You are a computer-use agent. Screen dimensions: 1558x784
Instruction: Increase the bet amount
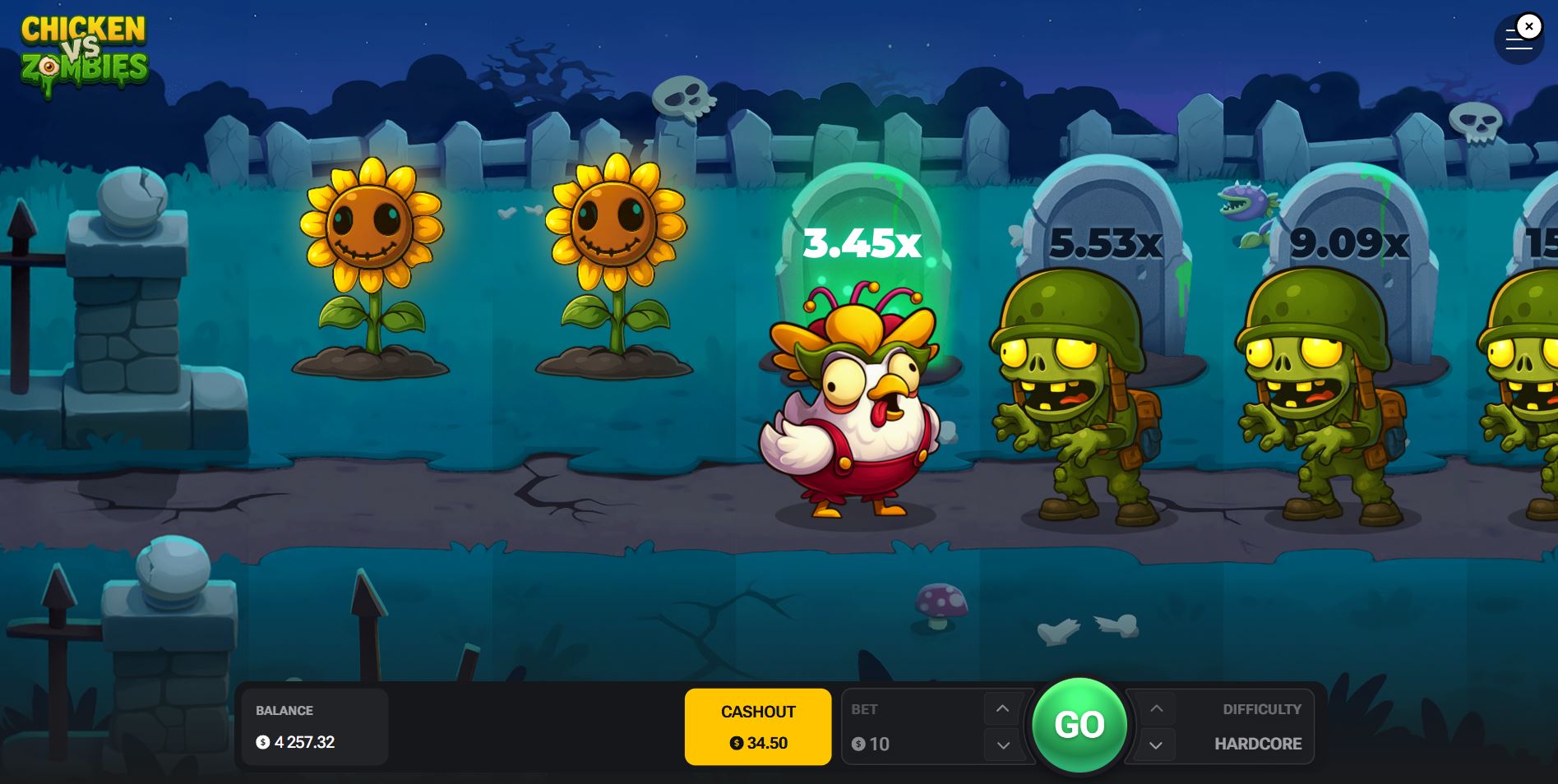[1002, 708]
